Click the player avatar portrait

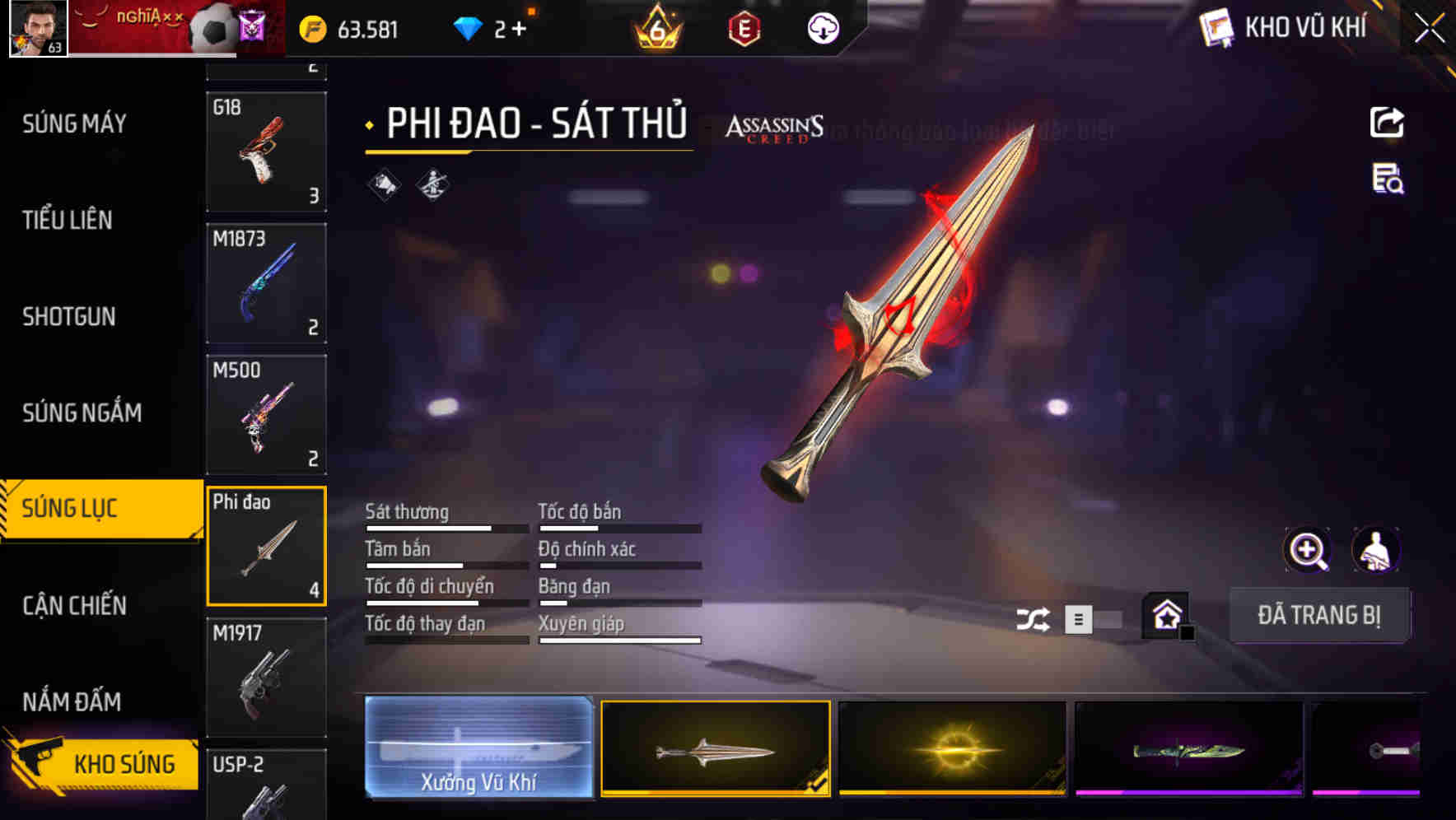click(37, 29)
